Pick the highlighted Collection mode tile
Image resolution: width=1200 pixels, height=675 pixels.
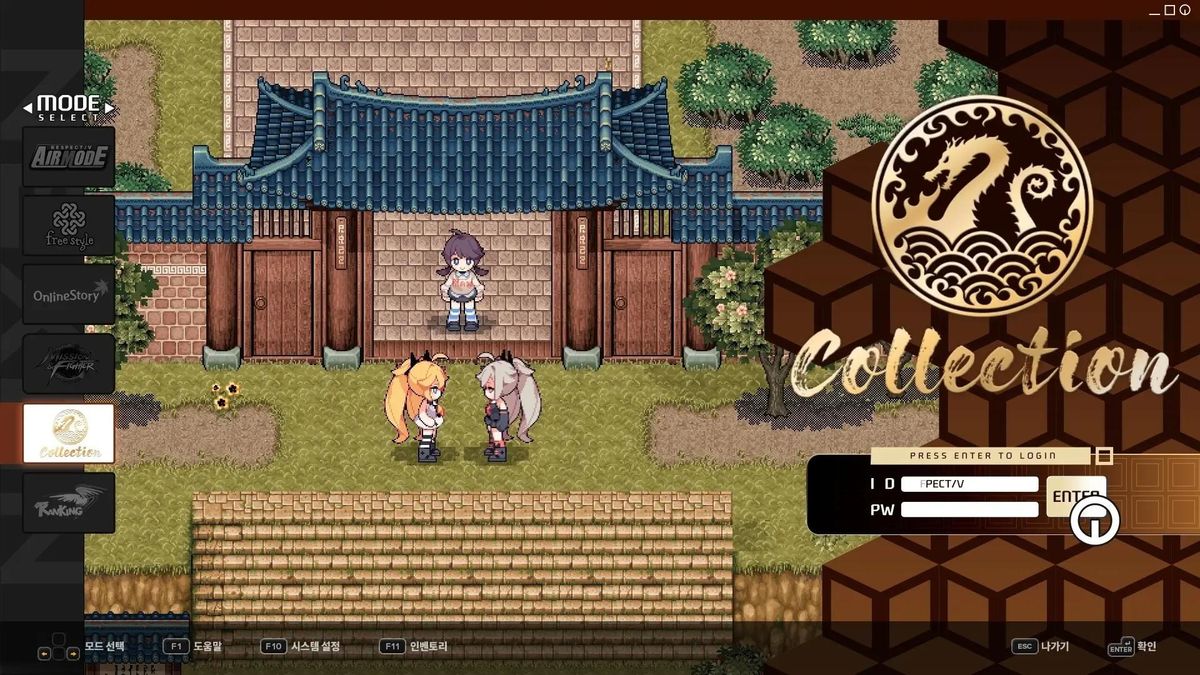tap(68, 433)
